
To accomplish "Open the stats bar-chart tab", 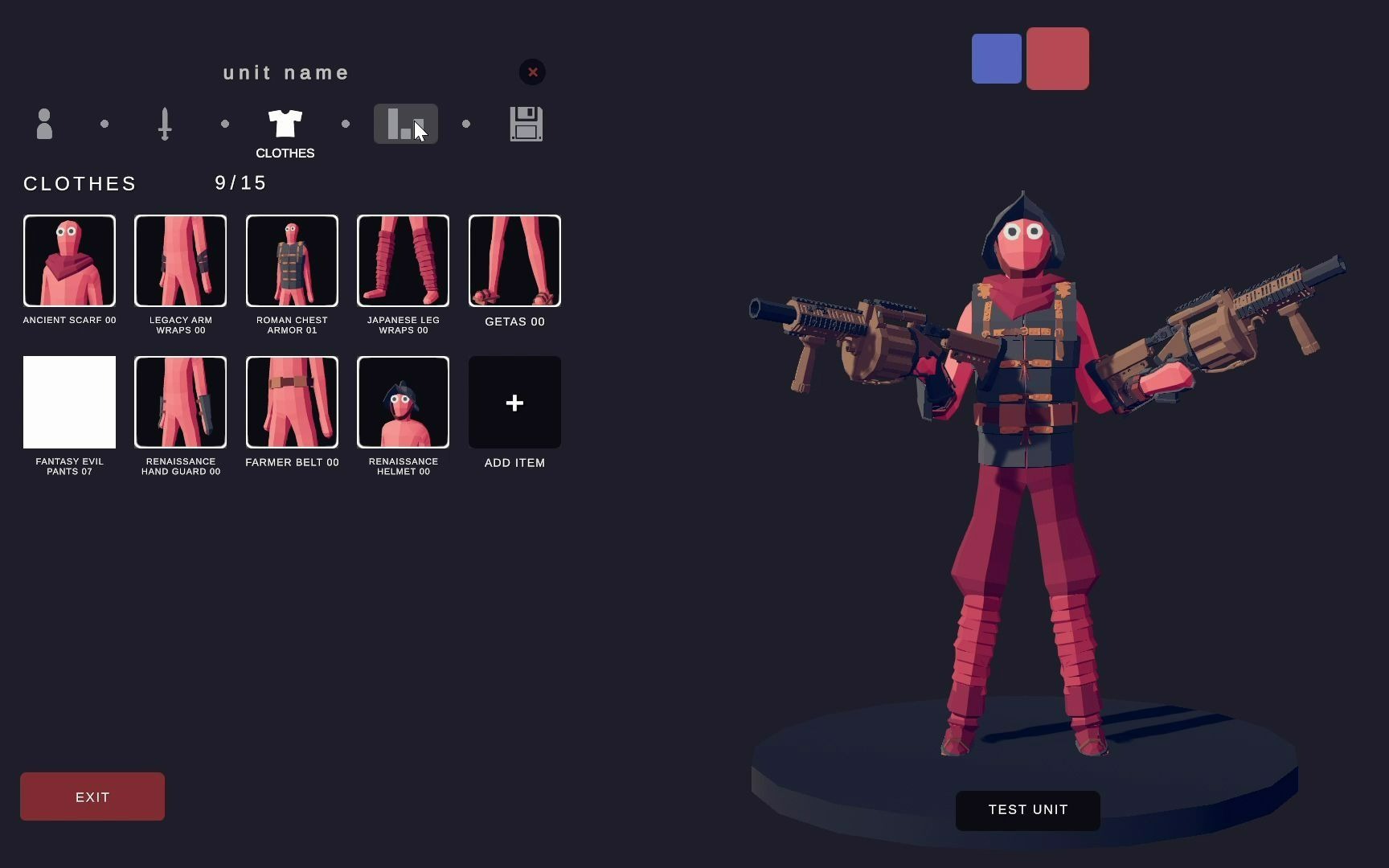I will tap(405, 124).
